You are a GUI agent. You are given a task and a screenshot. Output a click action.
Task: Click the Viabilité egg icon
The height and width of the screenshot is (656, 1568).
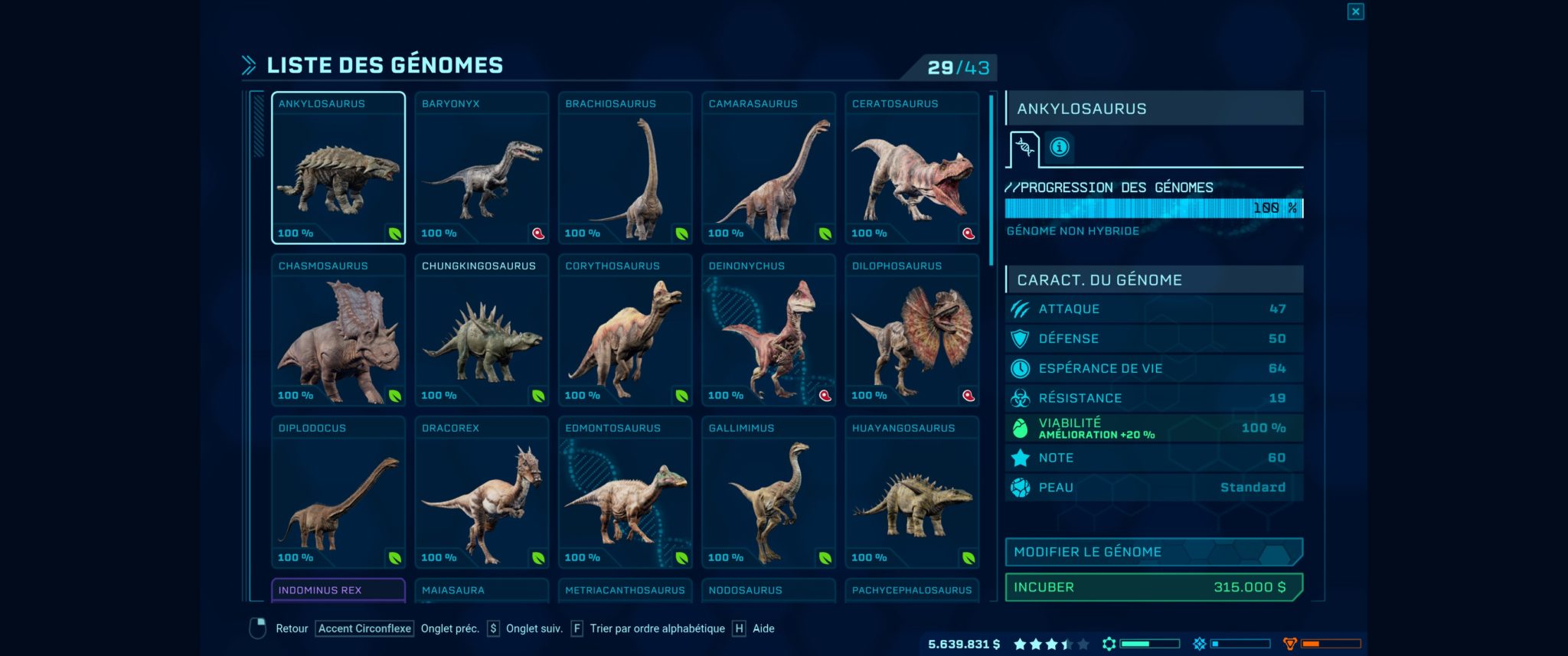coord(1020,428)
